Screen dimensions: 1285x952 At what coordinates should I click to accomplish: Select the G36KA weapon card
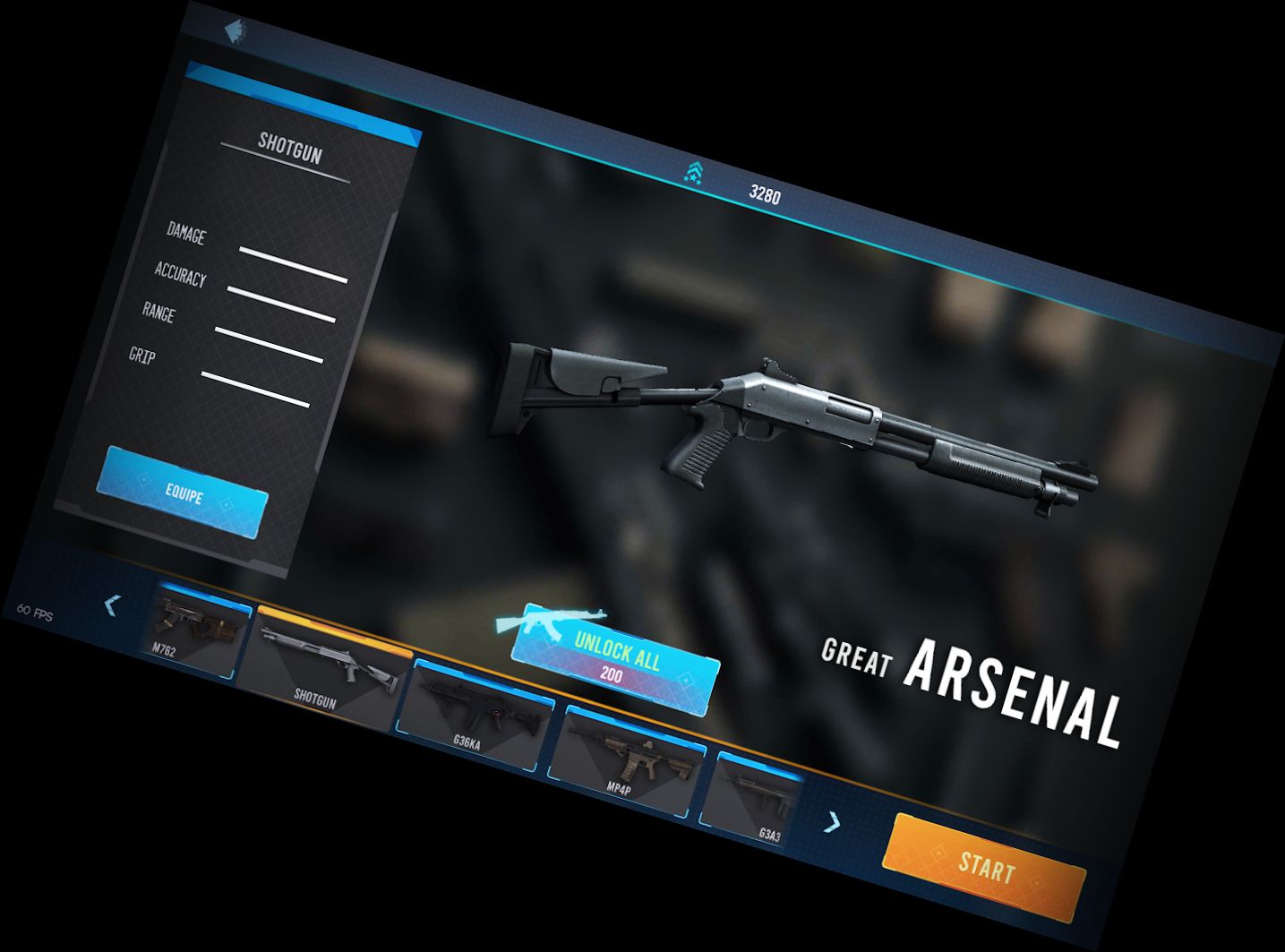click(475, 708)
